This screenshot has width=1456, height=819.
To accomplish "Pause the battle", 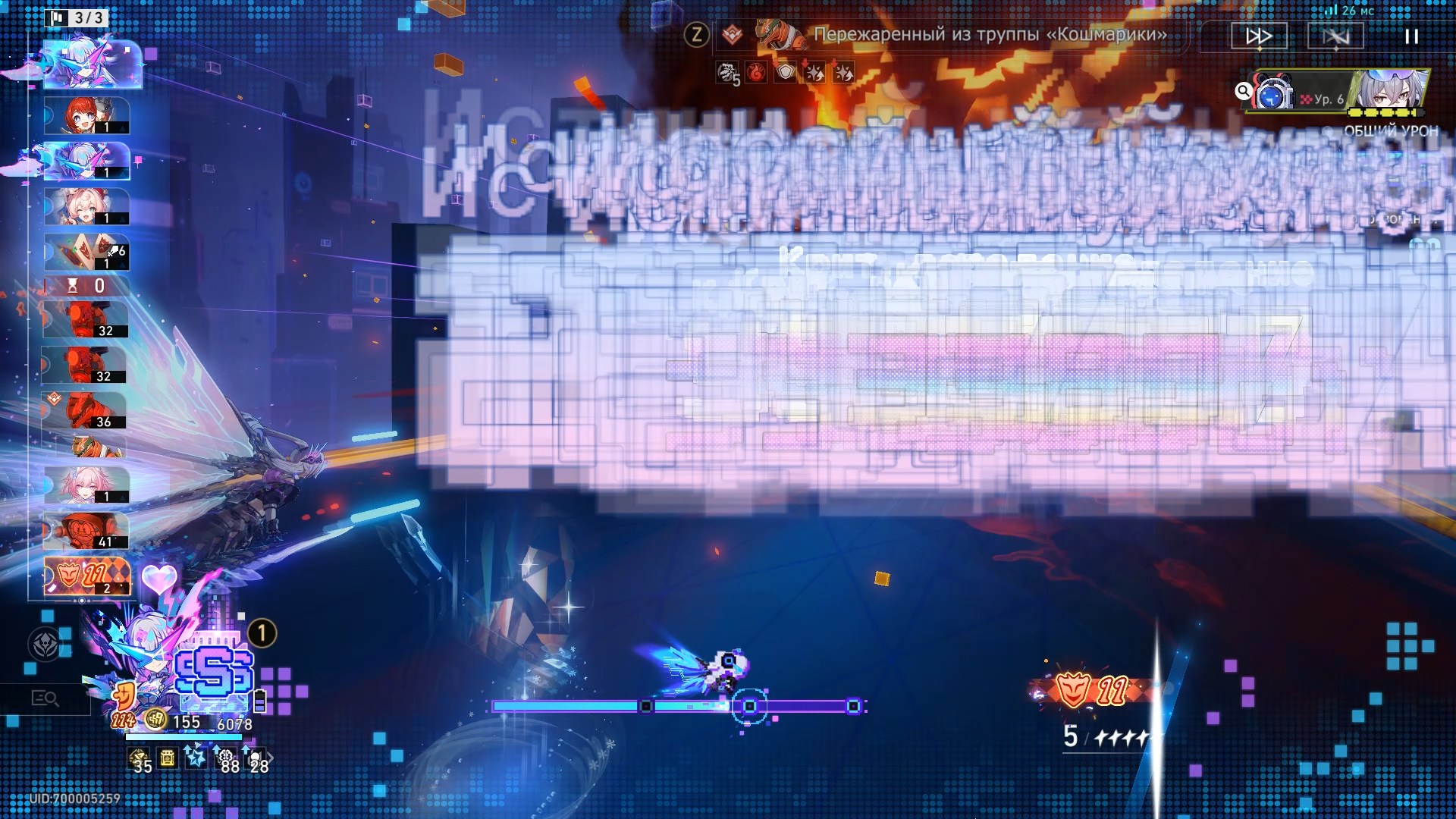I will click(x=1410, y=36).
